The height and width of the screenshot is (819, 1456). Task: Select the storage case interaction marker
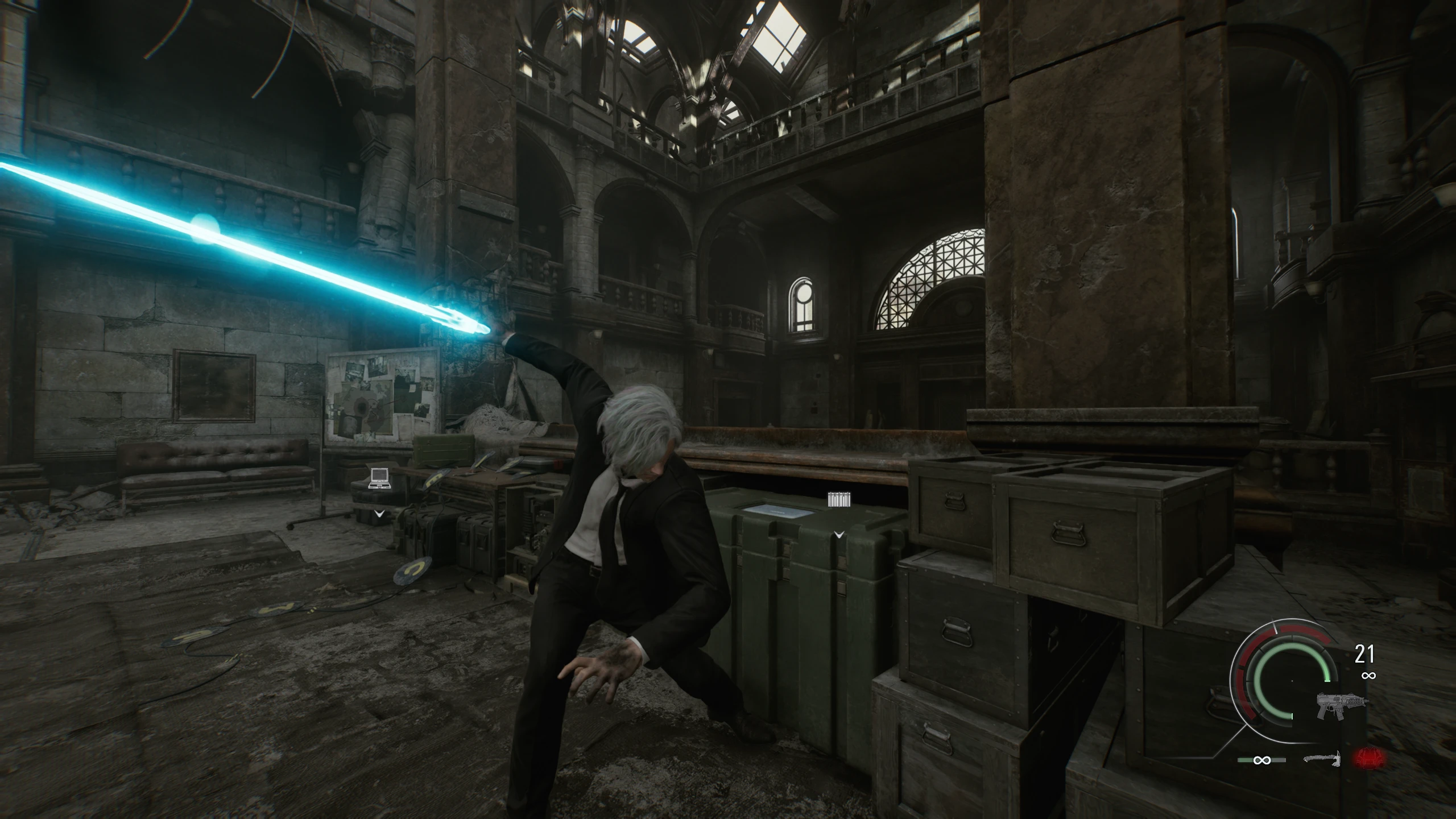[x=839, y=500]
